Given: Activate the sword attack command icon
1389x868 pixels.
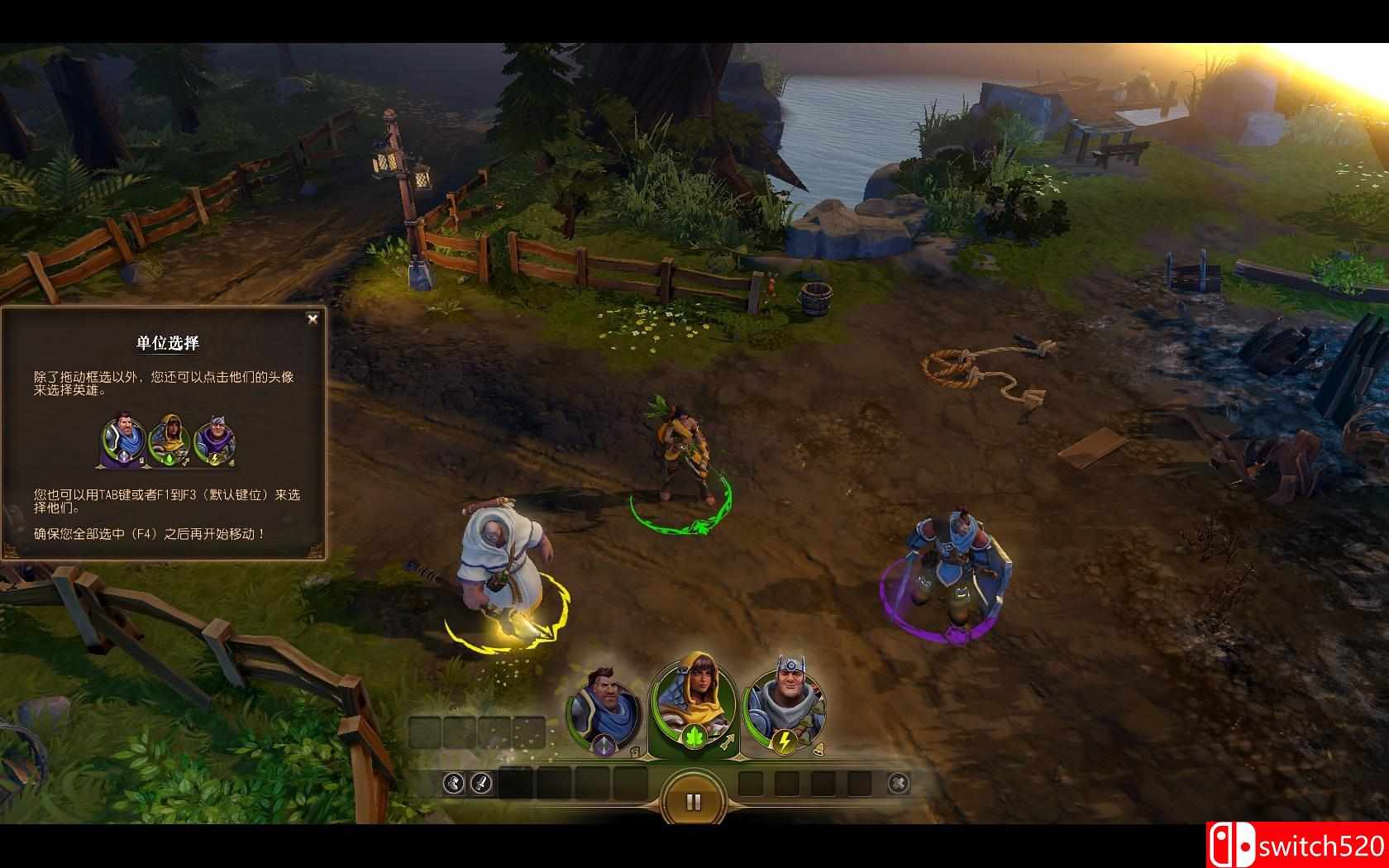Looking at the screenshot, I should tap(481, 783).
